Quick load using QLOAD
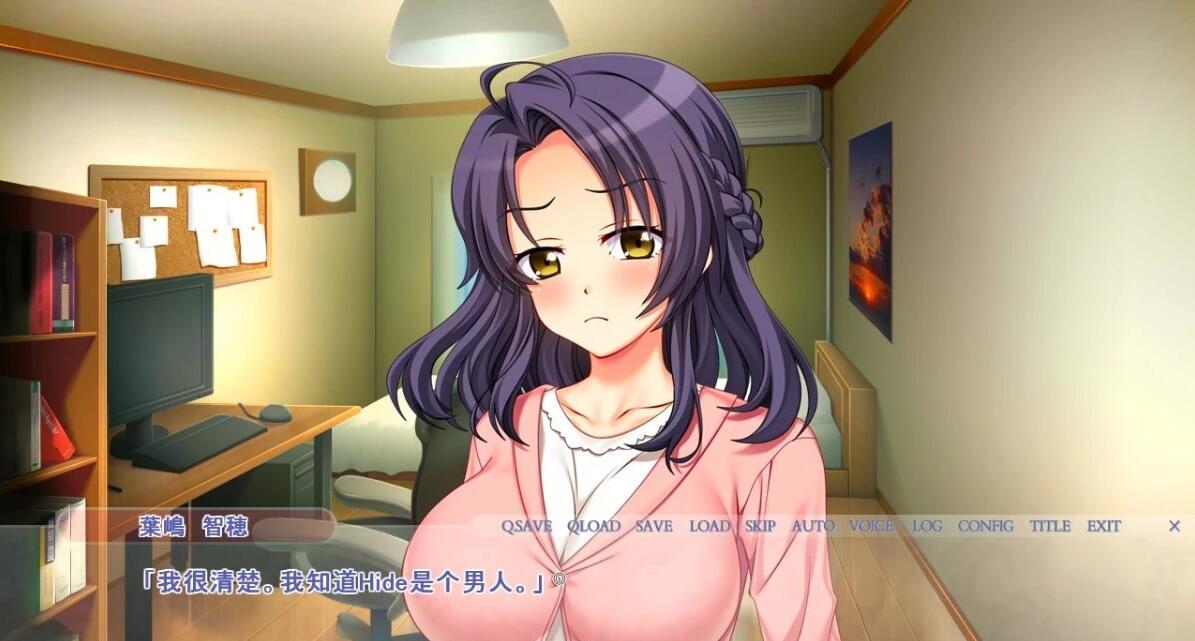This screenshot has height=641, width=1195. pyautogui.click(x=593, y=526)
